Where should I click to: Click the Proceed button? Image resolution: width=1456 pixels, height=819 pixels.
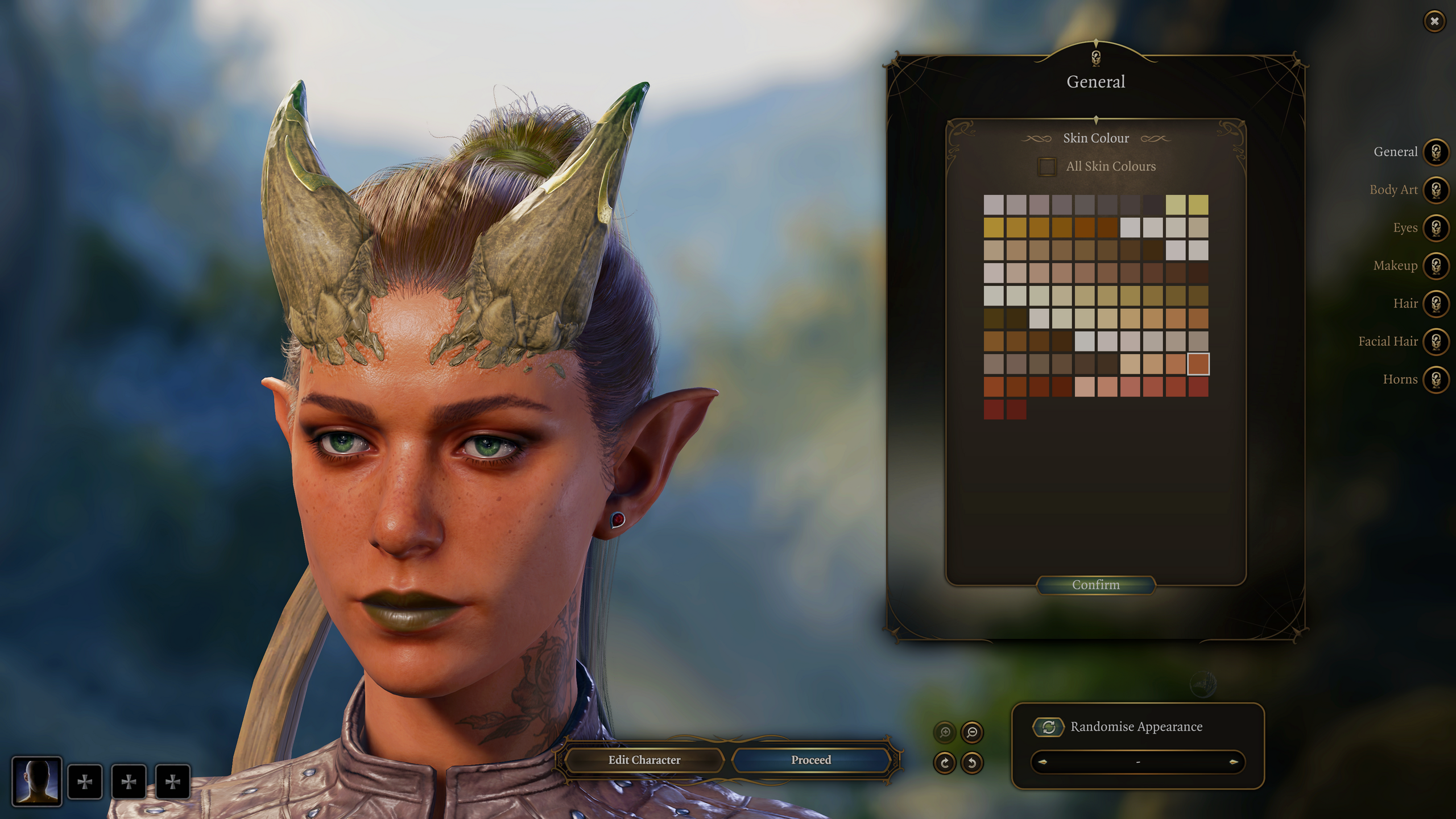tap(810, 760)
